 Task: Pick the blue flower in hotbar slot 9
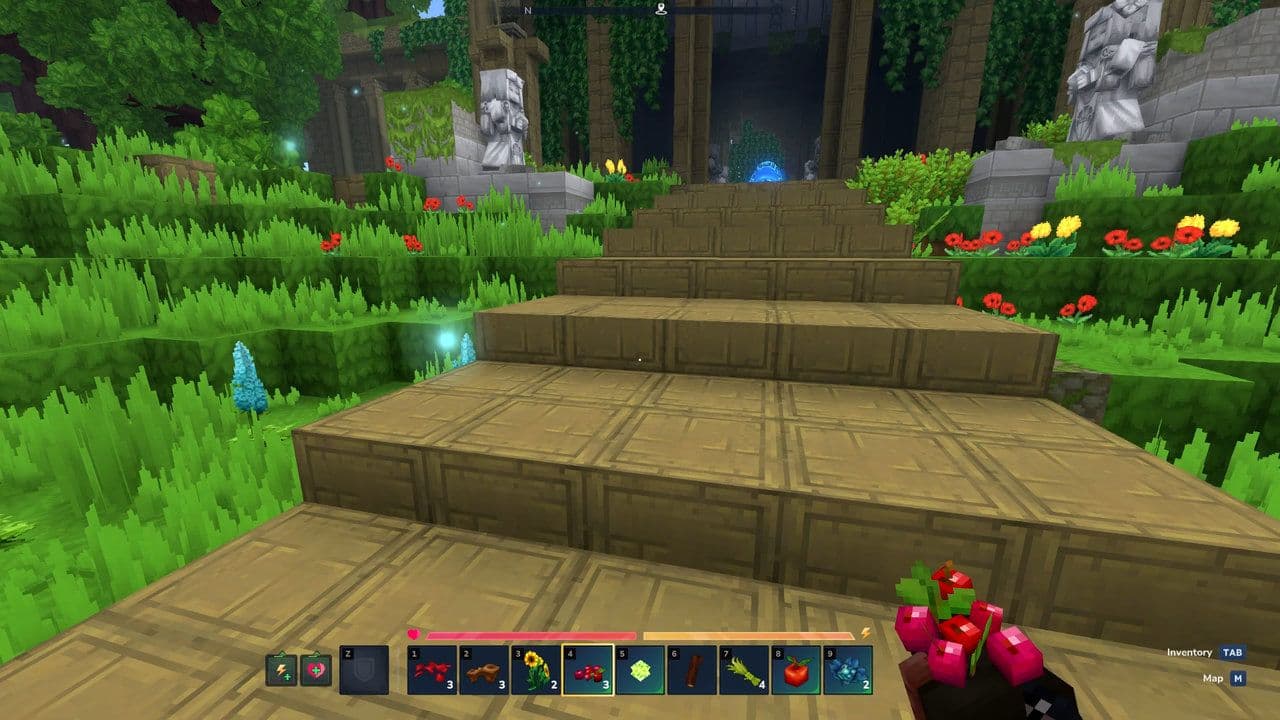pos(848,670)
